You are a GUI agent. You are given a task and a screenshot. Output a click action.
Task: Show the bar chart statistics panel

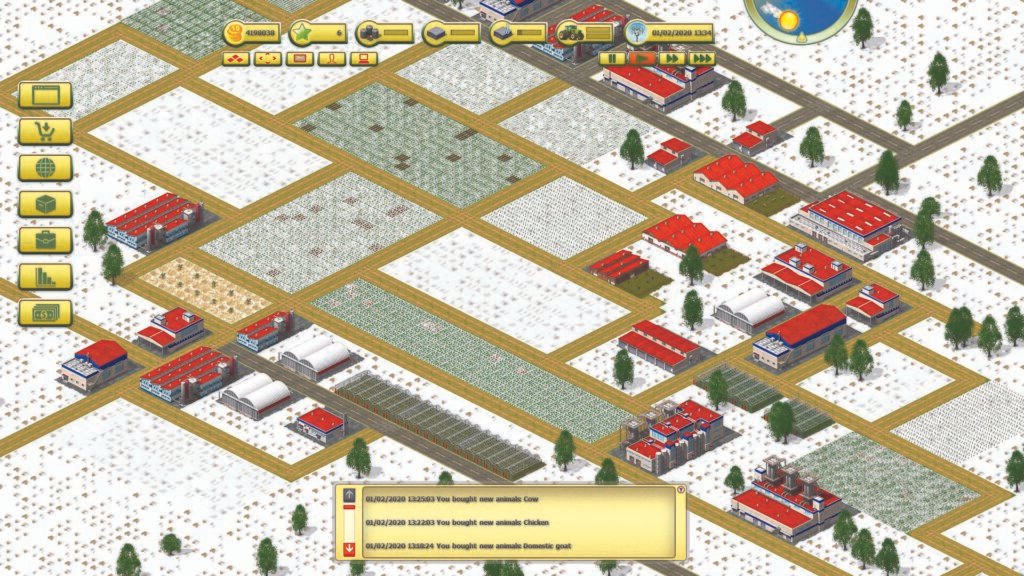45,276
